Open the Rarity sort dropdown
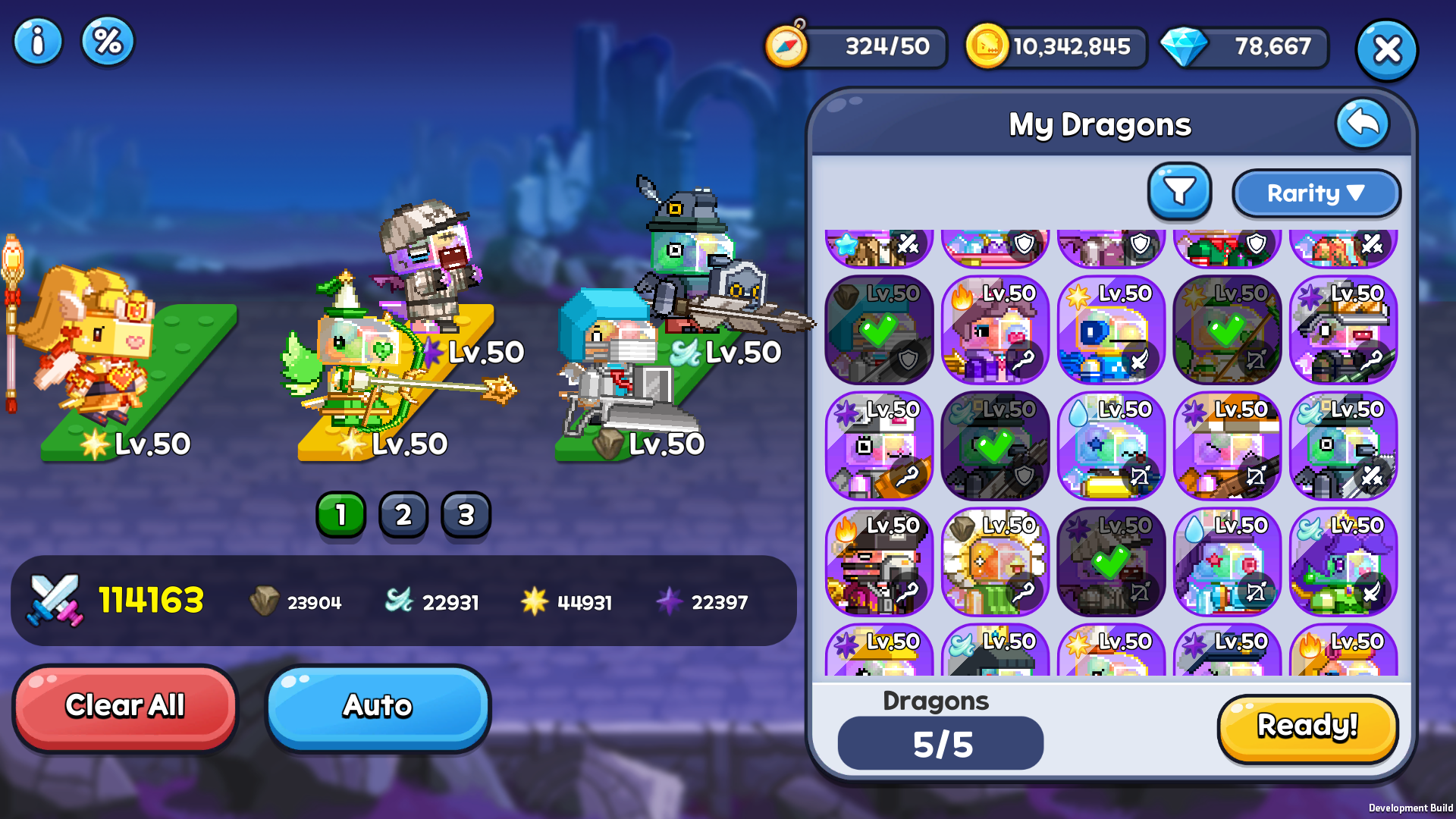Viewport: 1456px width, 819px height. tap(1316, 193)
